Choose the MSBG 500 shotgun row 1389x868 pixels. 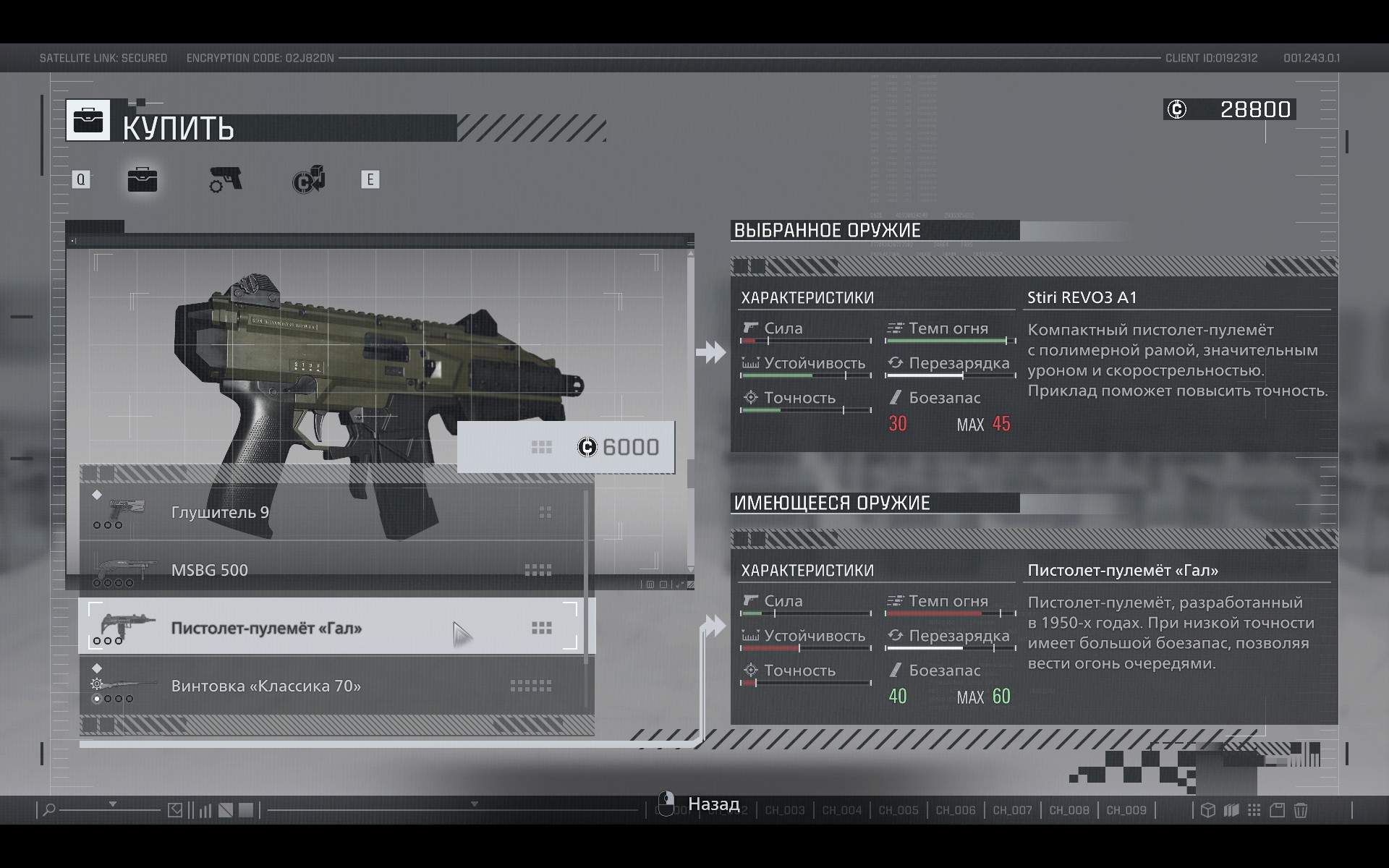point(336,570)
